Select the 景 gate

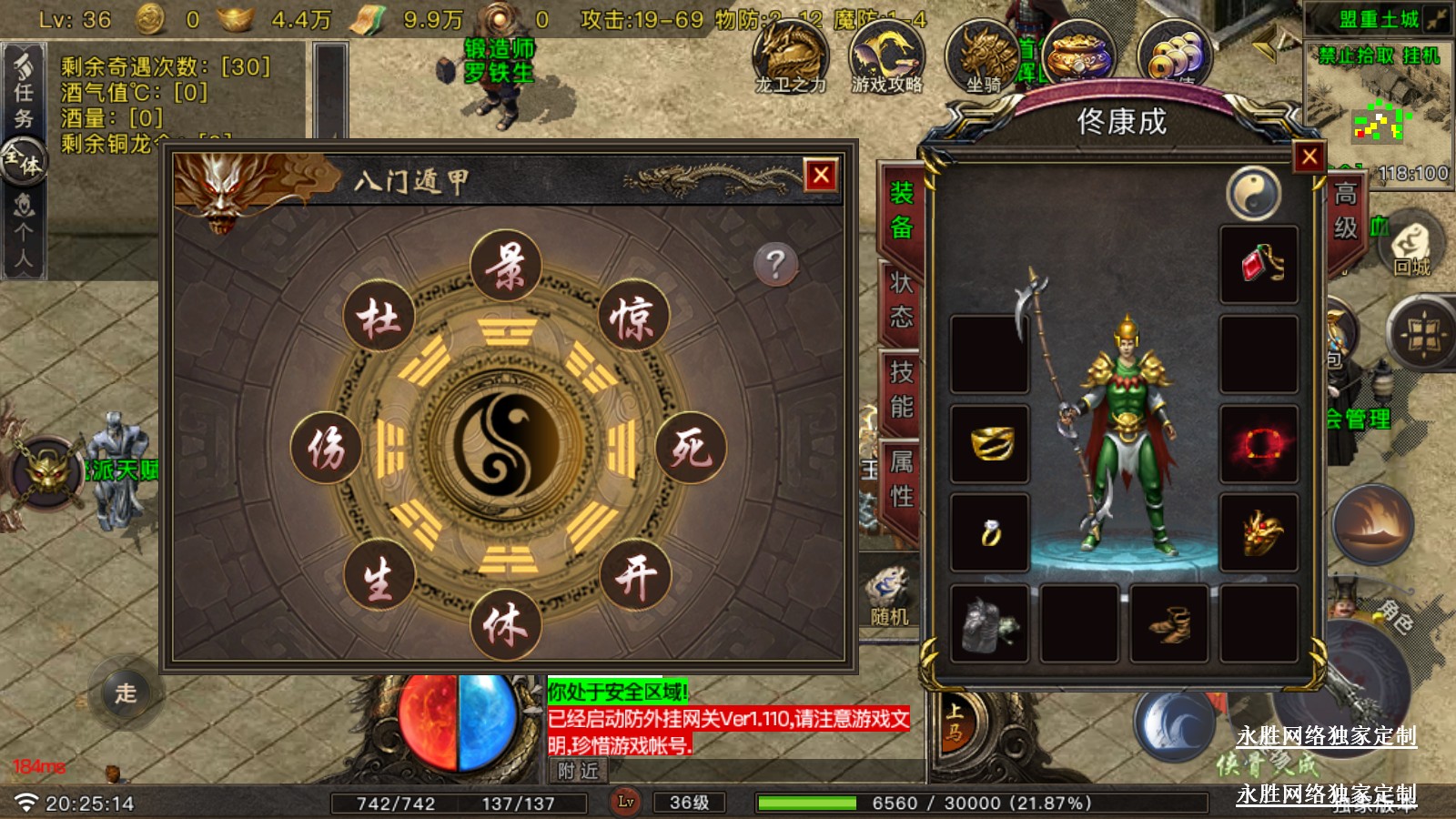coord(506,266)
